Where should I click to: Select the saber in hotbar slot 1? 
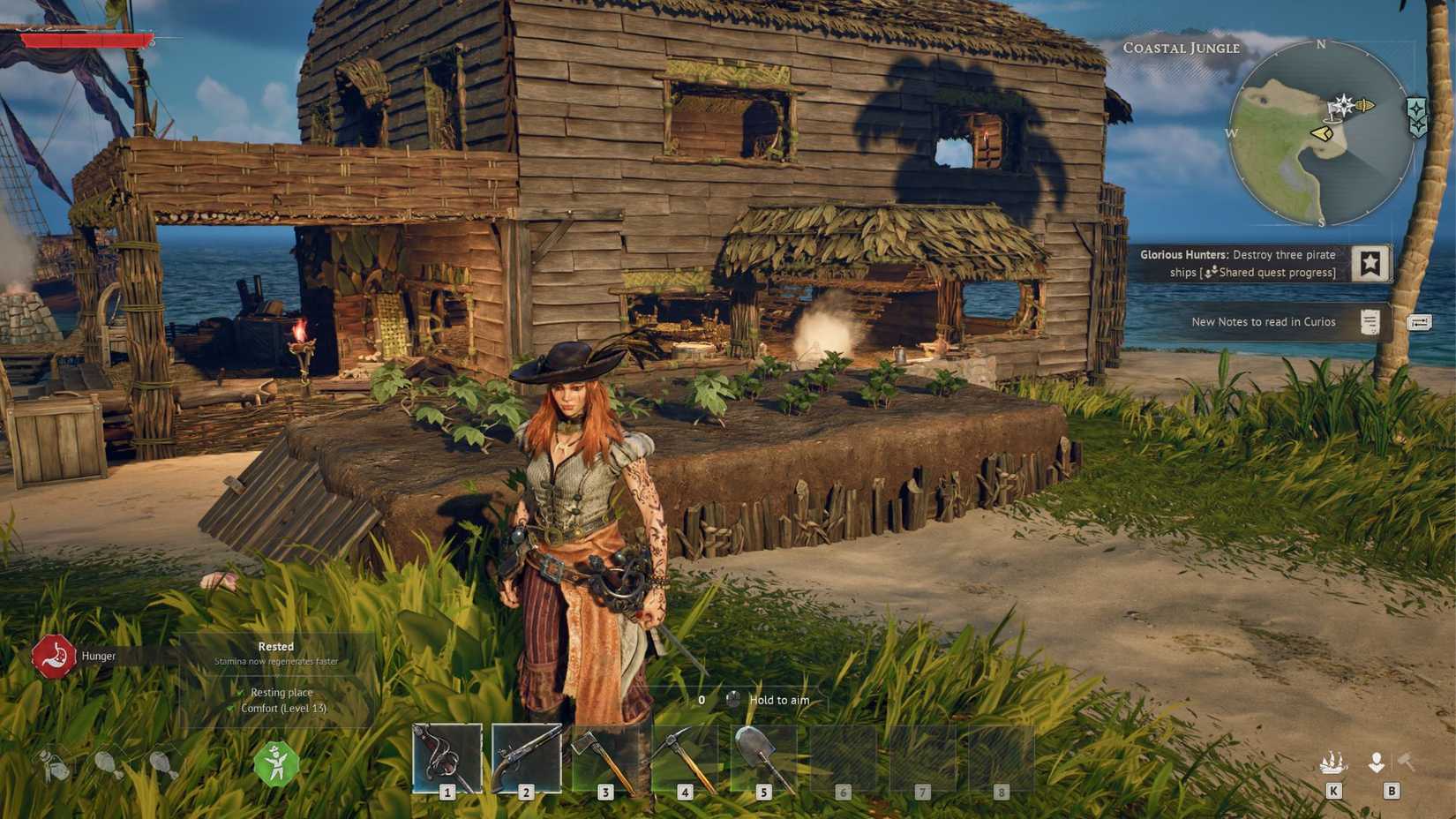(447, 757)
